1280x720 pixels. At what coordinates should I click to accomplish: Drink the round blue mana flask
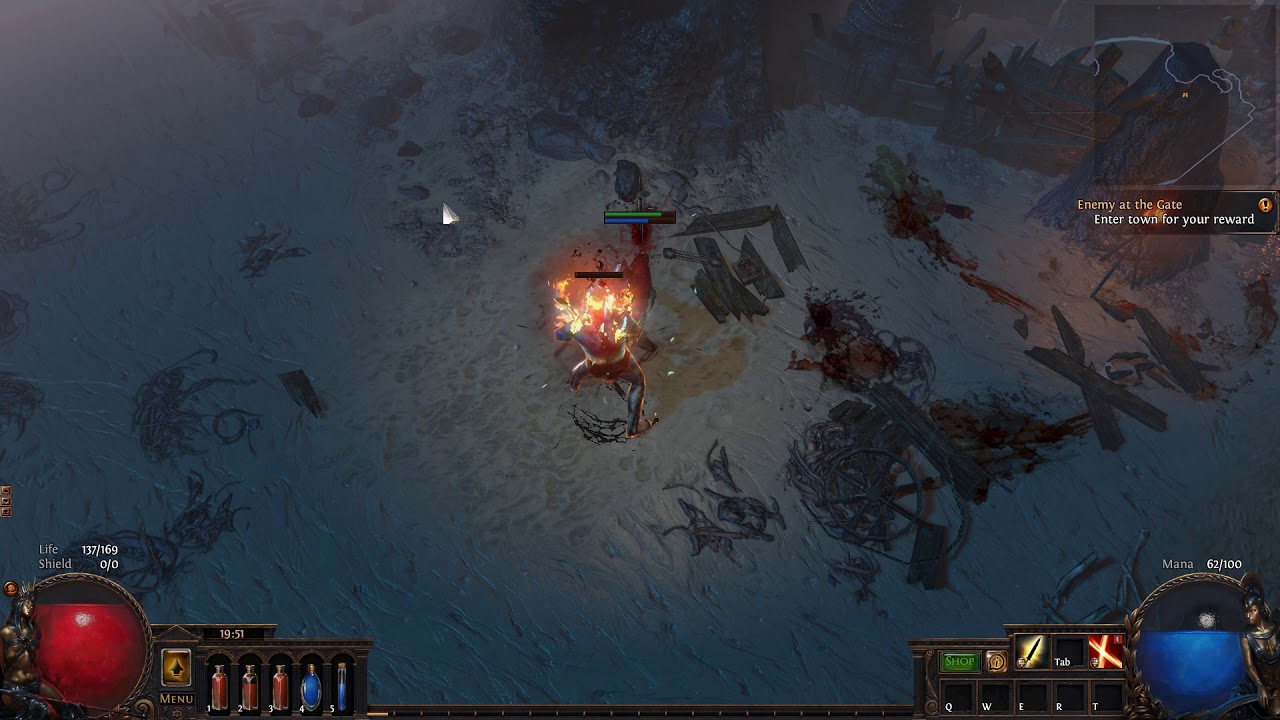[x=311, y=686]
